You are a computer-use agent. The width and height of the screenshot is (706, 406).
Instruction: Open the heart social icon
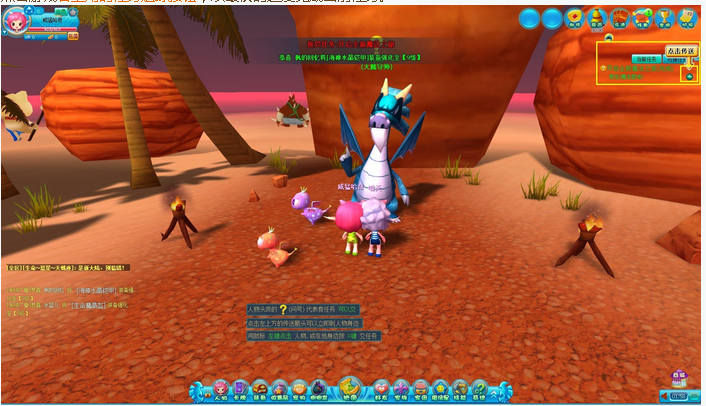(381, 390)
